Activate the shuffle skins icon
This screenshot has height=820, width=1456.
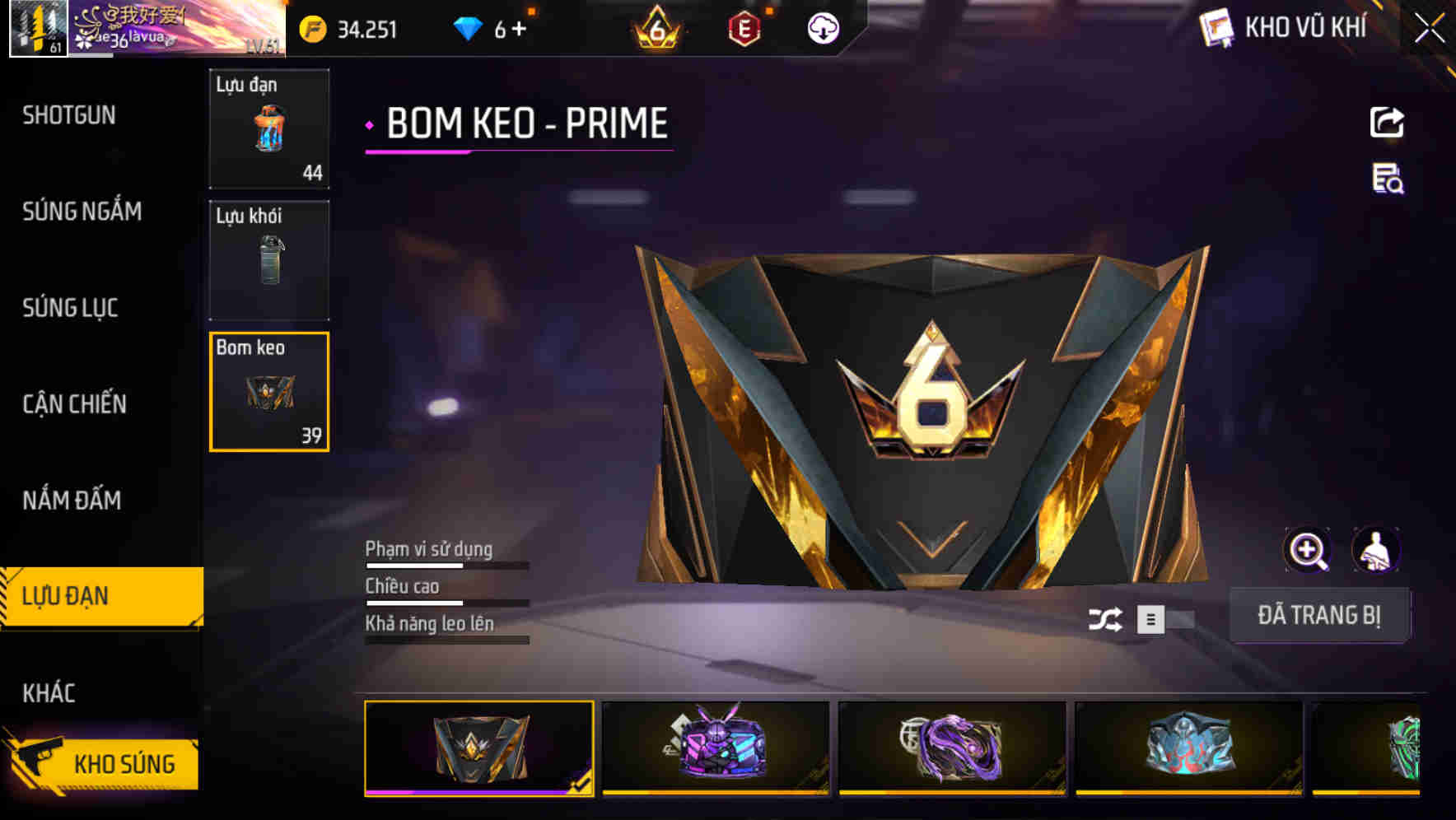tap(1108, 617)
